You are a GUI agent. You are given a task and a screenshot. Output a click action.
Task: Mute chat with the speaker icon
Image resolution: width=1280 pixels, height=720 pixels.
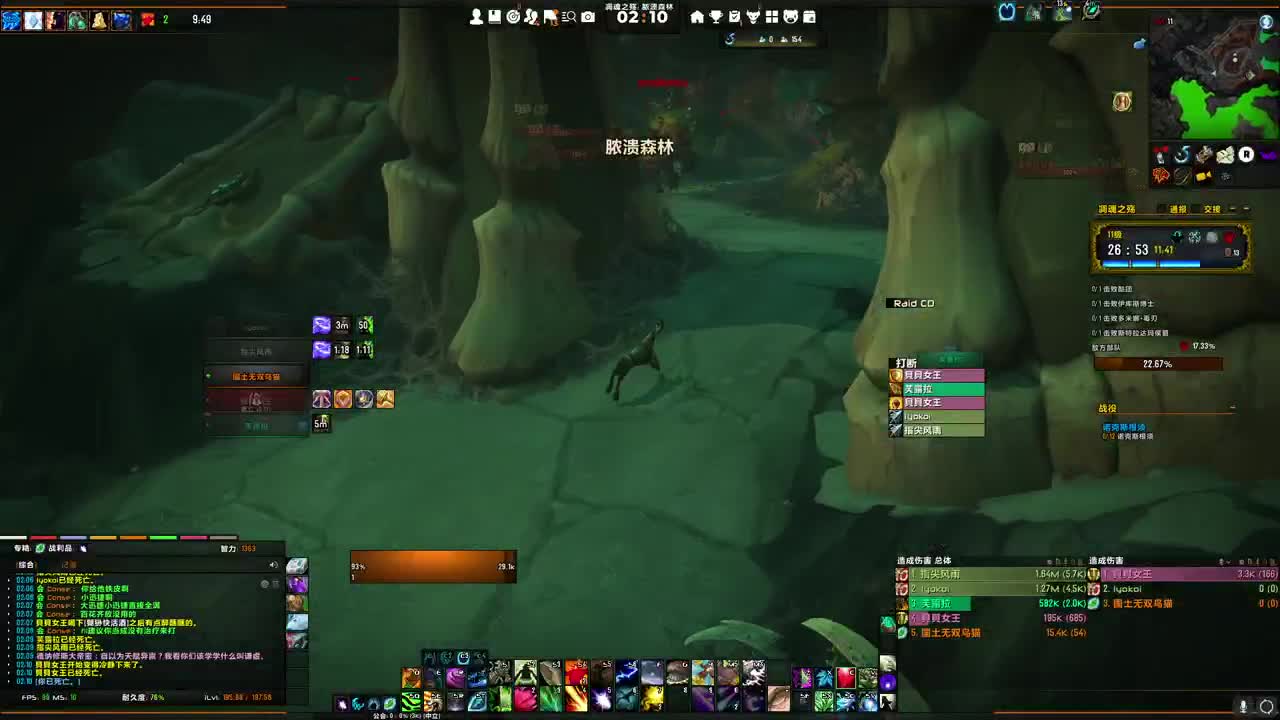click(x=273, y=564)
